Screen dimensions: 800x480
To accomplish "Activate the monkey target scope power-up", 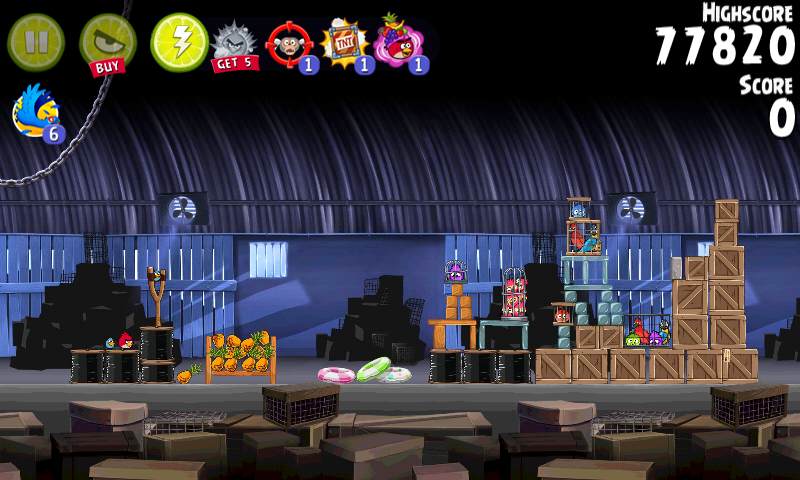I will (289, 44).
